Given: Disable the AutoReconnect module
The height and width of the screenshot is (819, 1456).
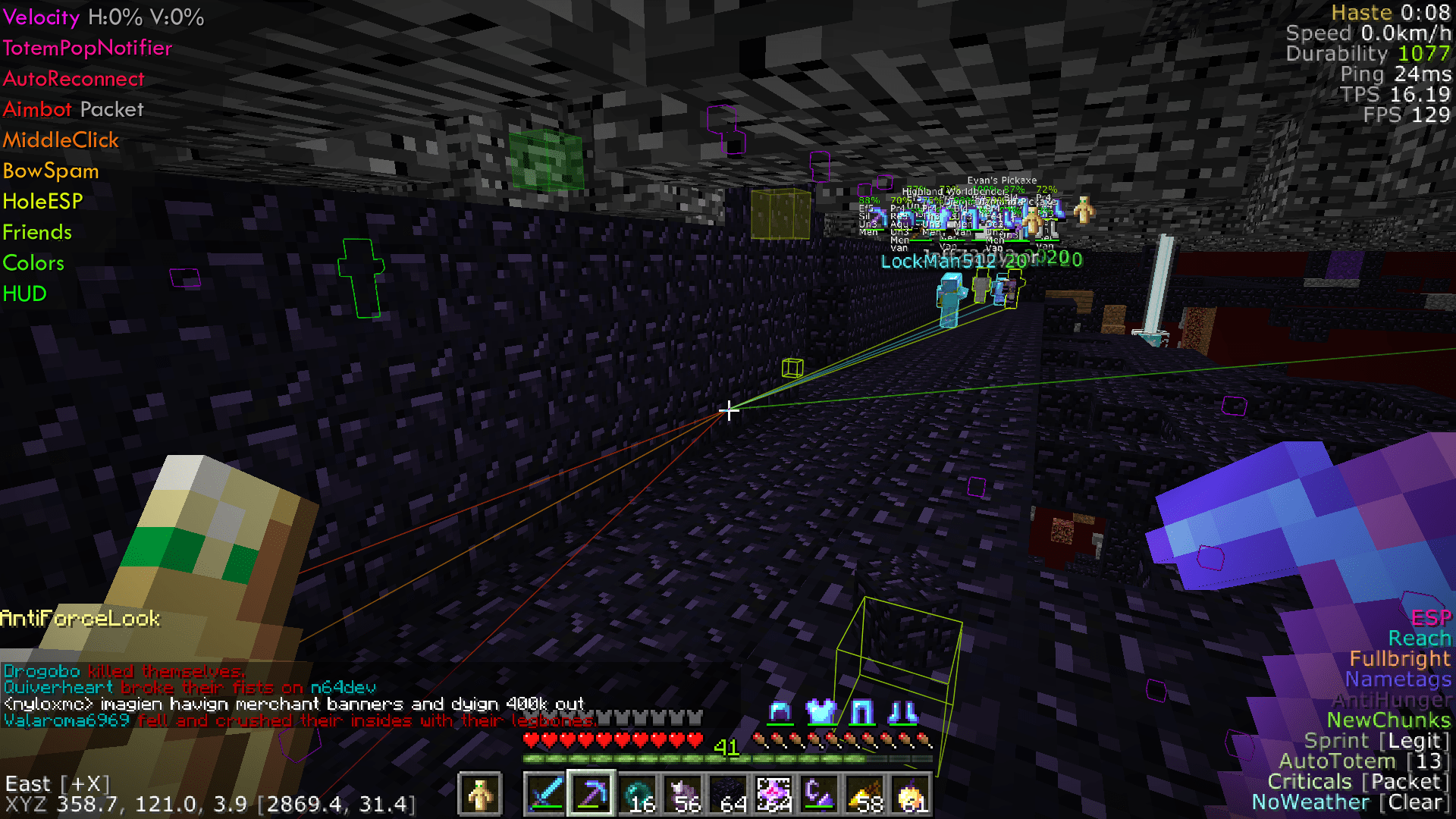Looking at the screenshot, I should point(74,79).
